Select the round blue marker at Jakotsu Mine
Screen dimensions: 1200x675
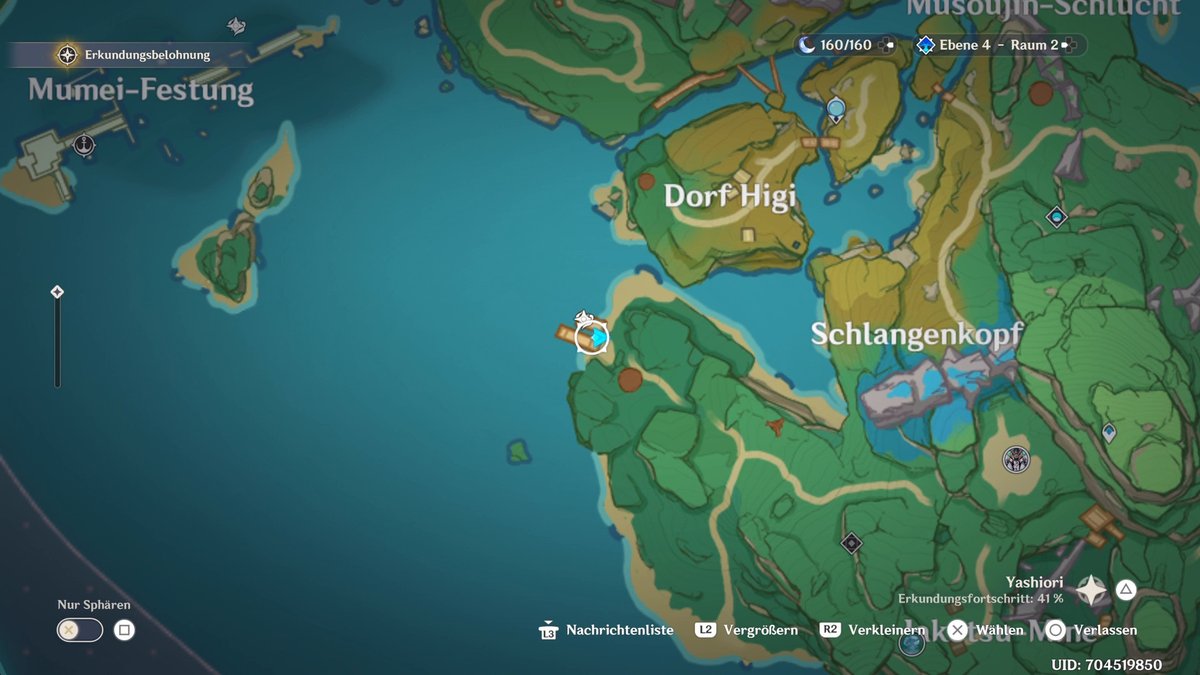pyautogui.click(x=911, y=643)
